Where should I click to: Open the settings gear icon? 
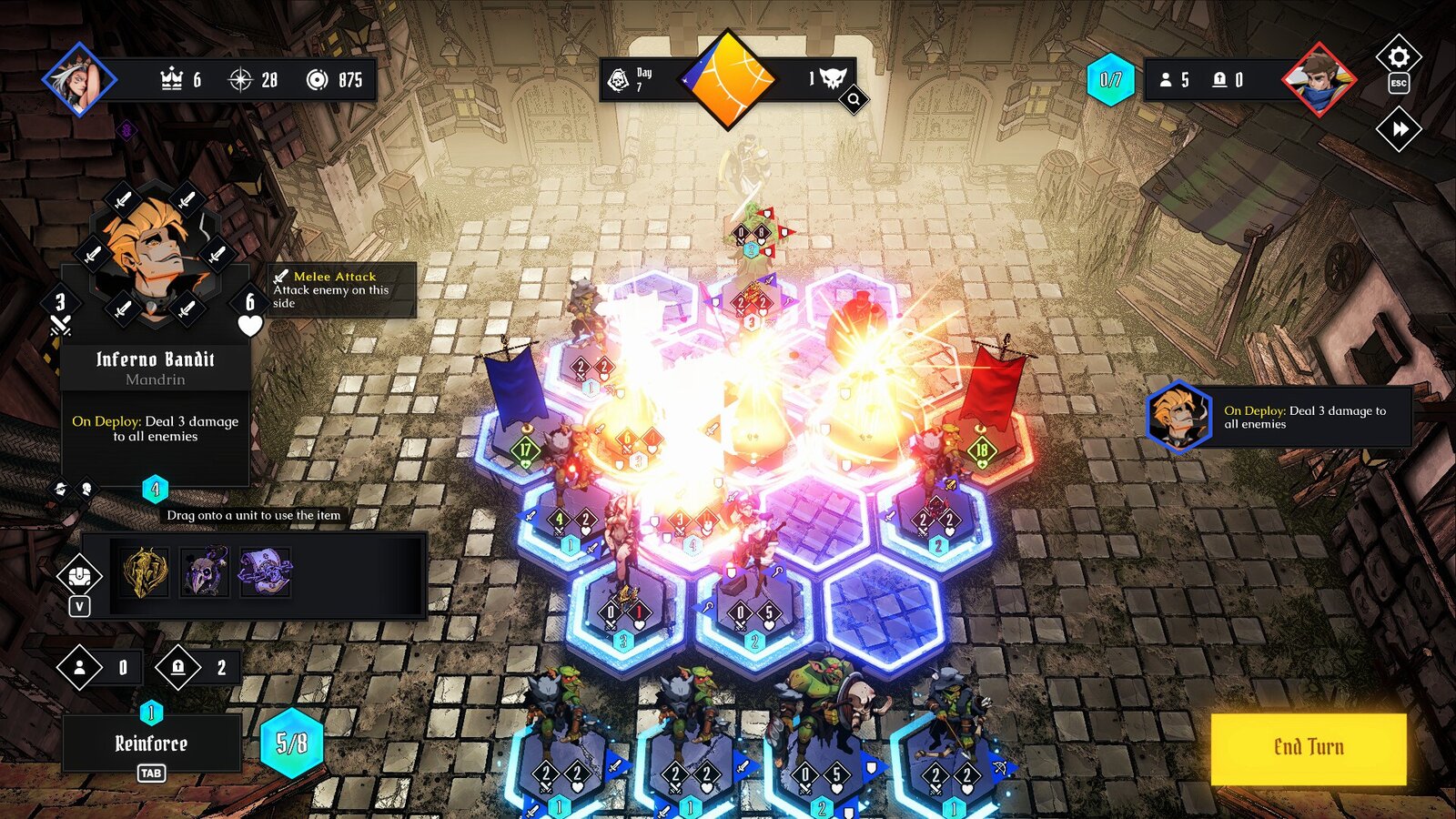pyautogui.click(x=1398, y=56)
